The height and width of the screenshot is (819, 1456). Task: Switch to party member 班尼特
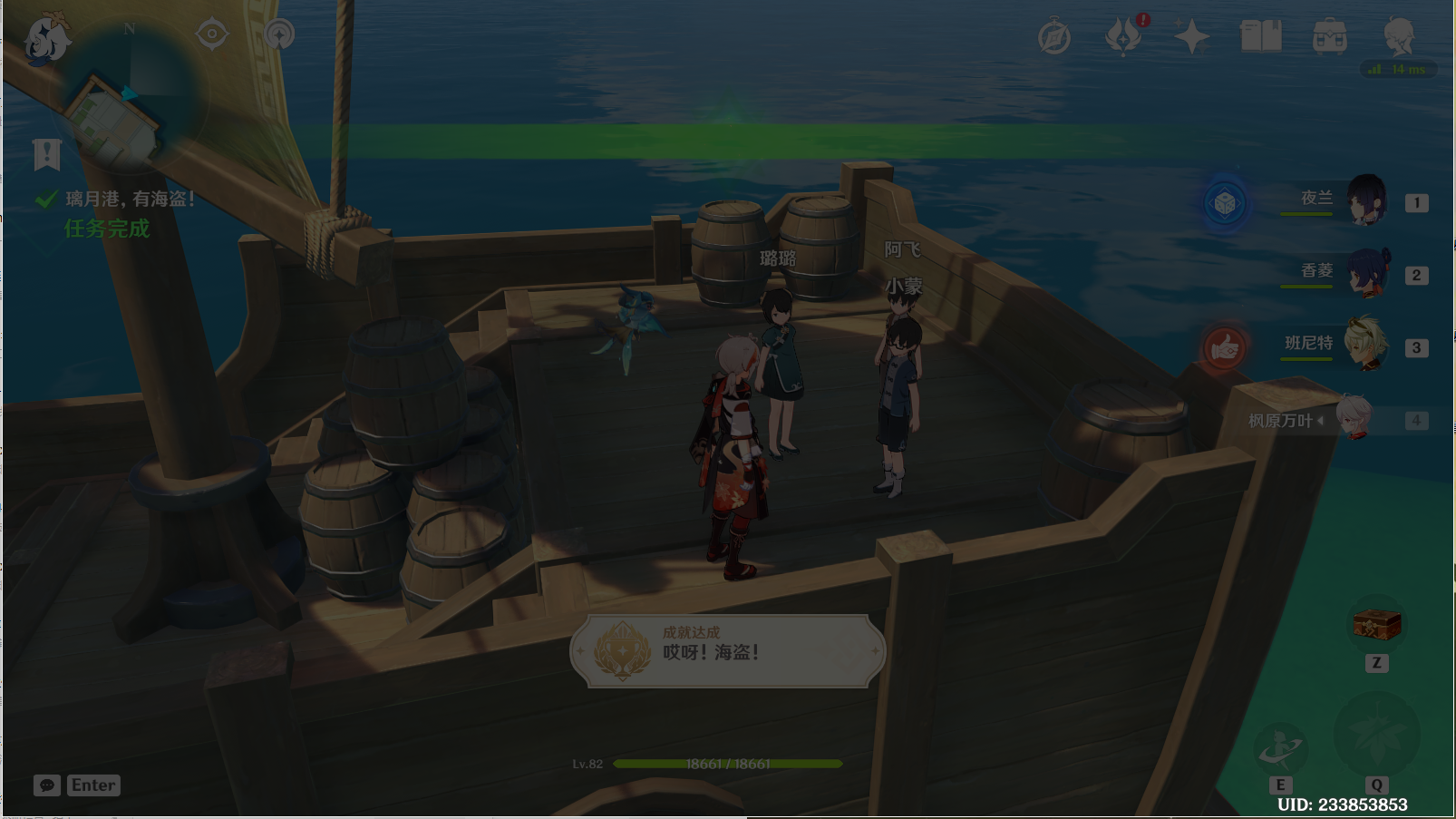tap(1365, 345)
